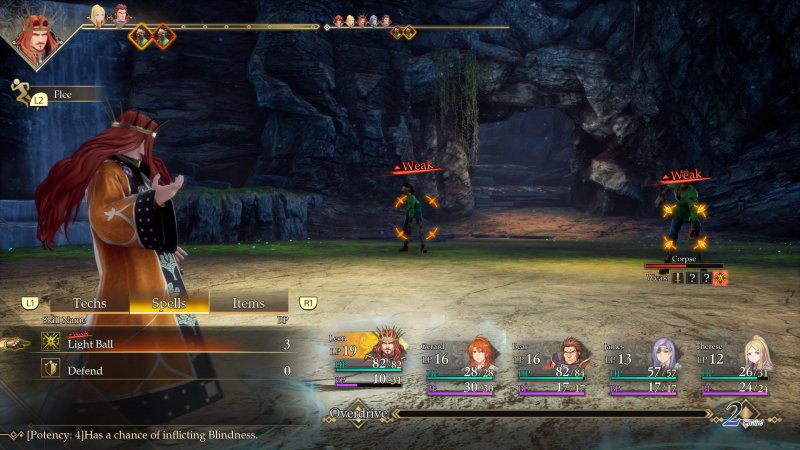Click the Defend shield icon
The image size is (800, 450).
pos(48,370)
